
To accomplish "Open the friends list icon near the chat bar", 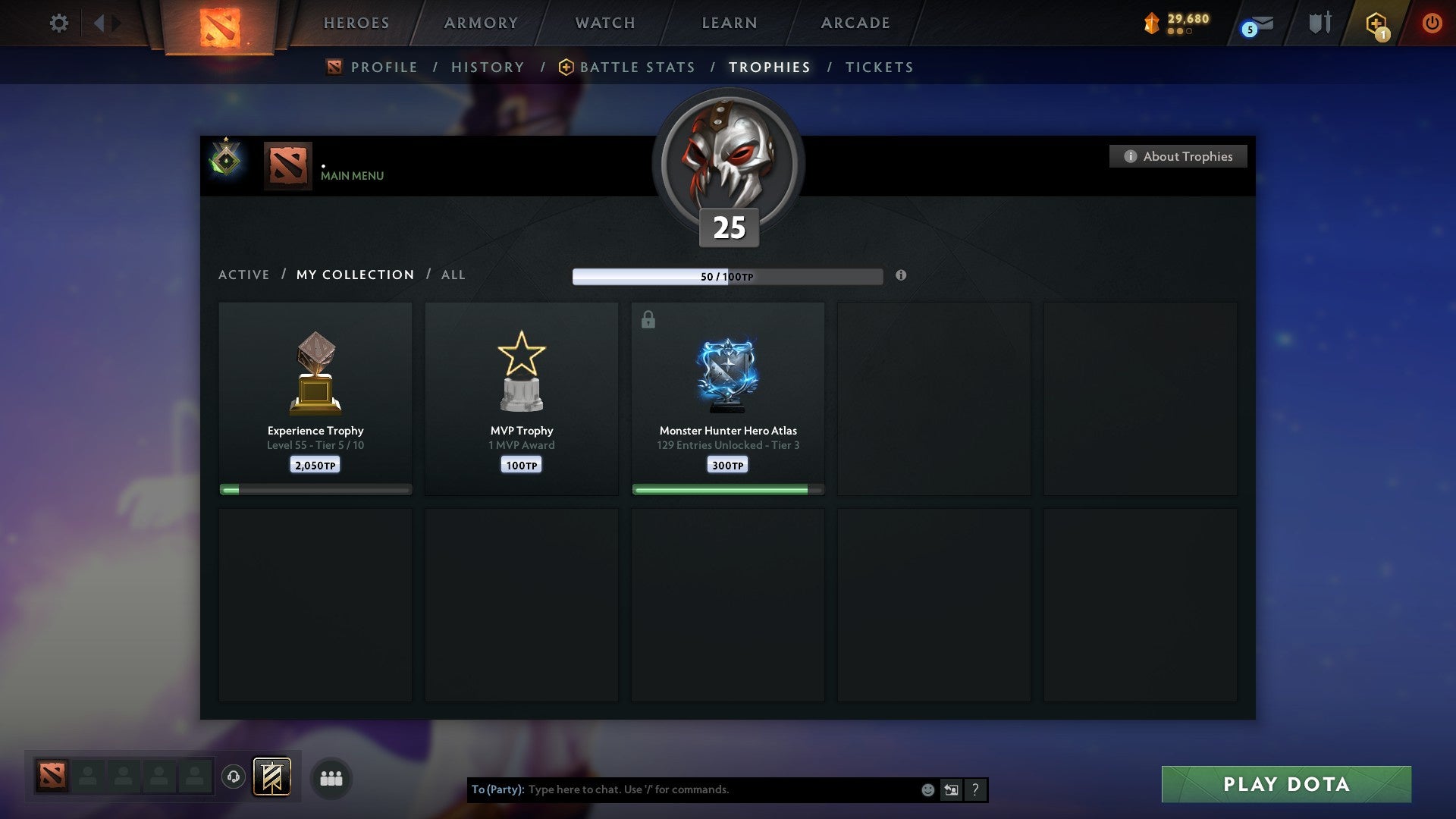I will 331,778.
